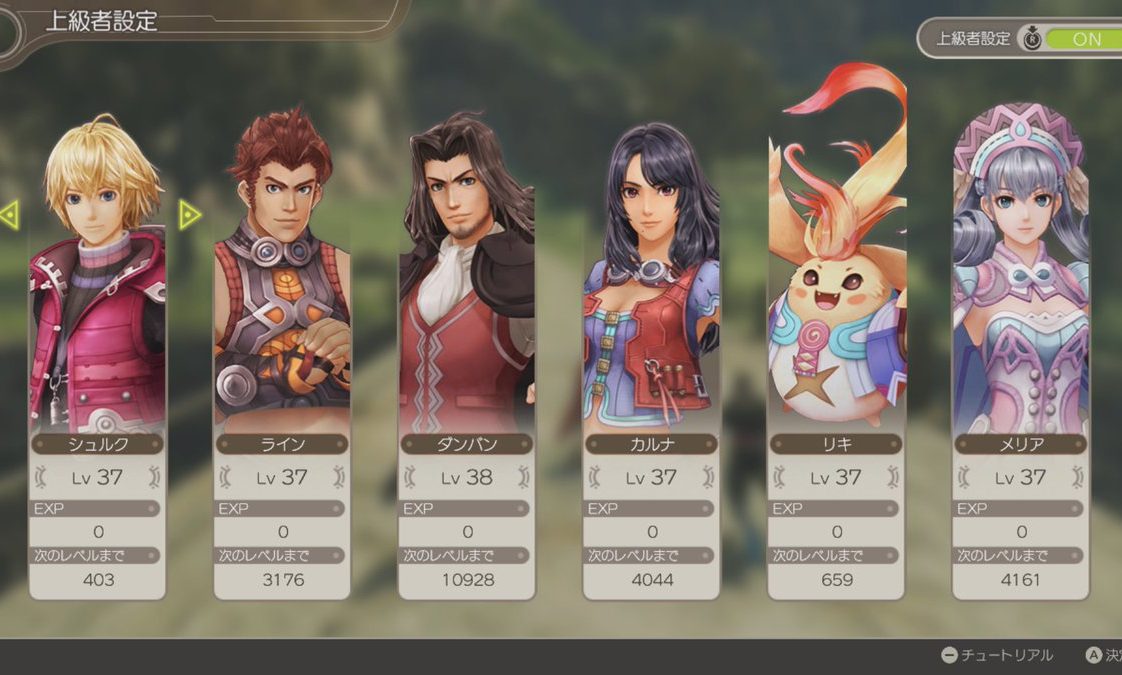Click the right yellow arrow beside Shulk
Image resolution: width=1122 pixels, height=675 pixels.
(x=189, y=214)
